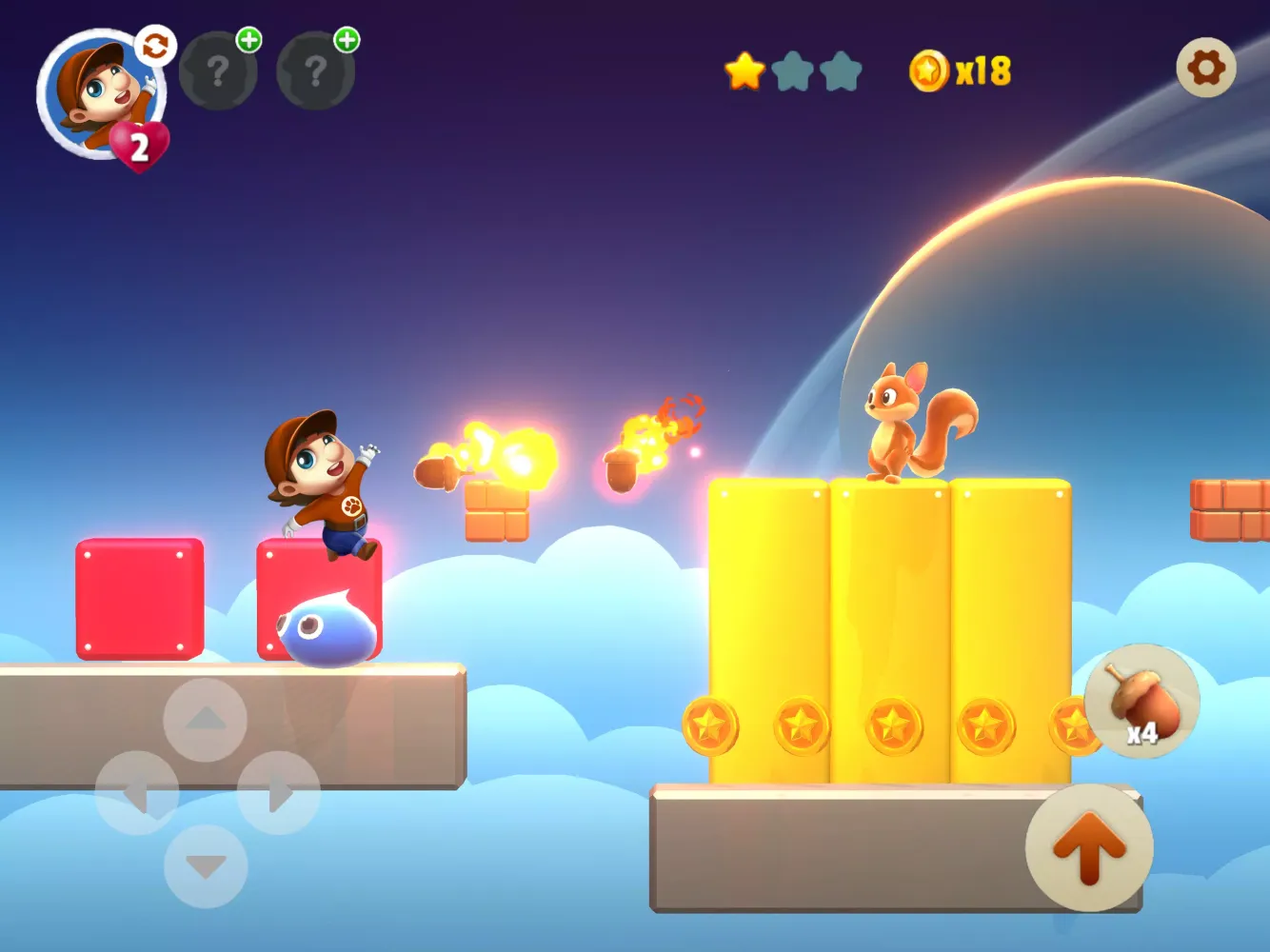Tap the third unfilled star icon
Image resolution: width=1270 pixels, height=952 pixels.
pyautogui.click(x=843, y=69)
